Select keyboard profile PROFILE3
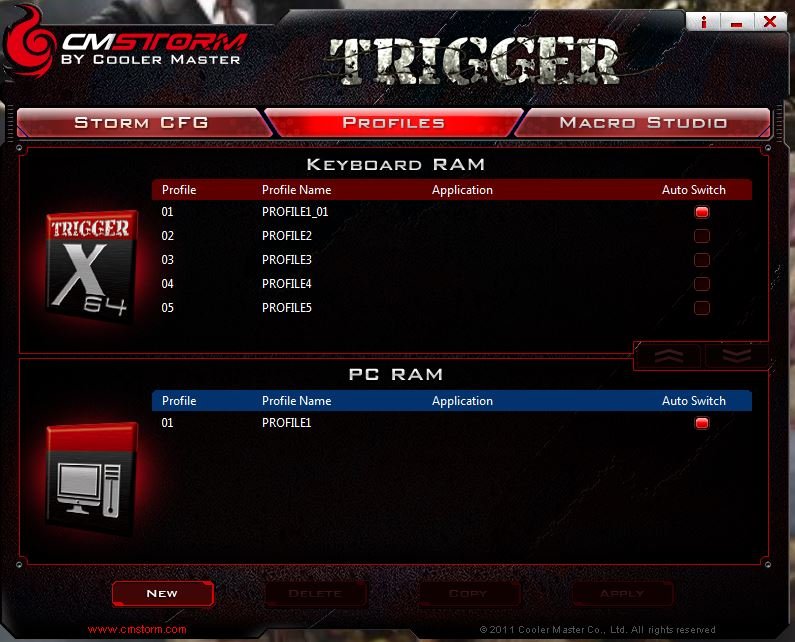 tap(287, 260)
